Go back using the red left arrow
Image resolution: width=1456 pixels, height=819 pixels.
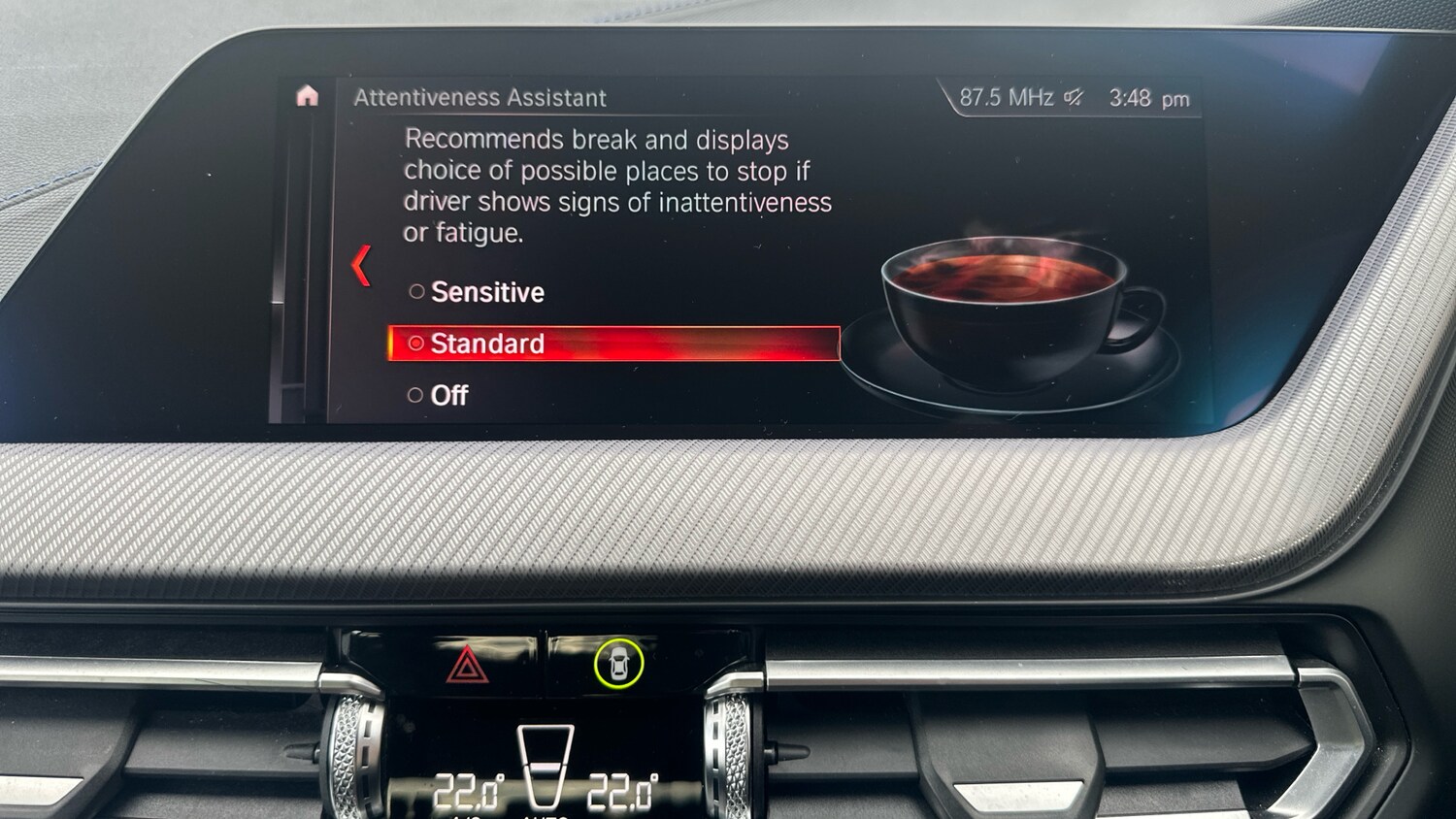[x=361, y=266]
